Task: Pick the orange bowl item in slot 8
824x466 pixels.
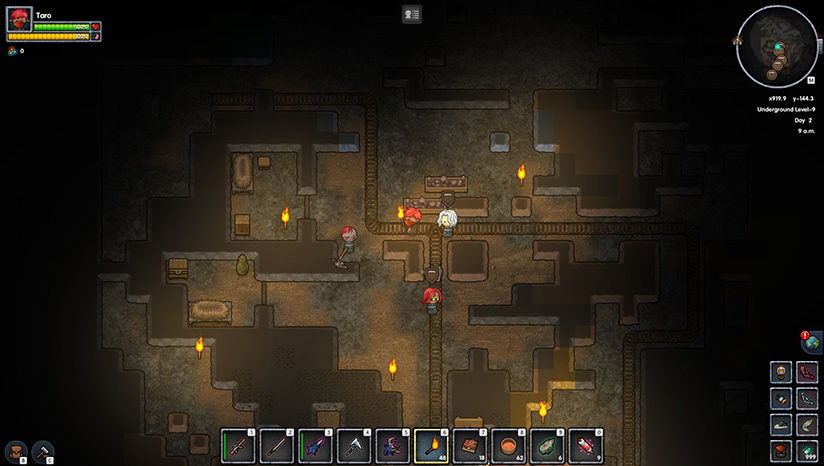Action: (509, 444)
